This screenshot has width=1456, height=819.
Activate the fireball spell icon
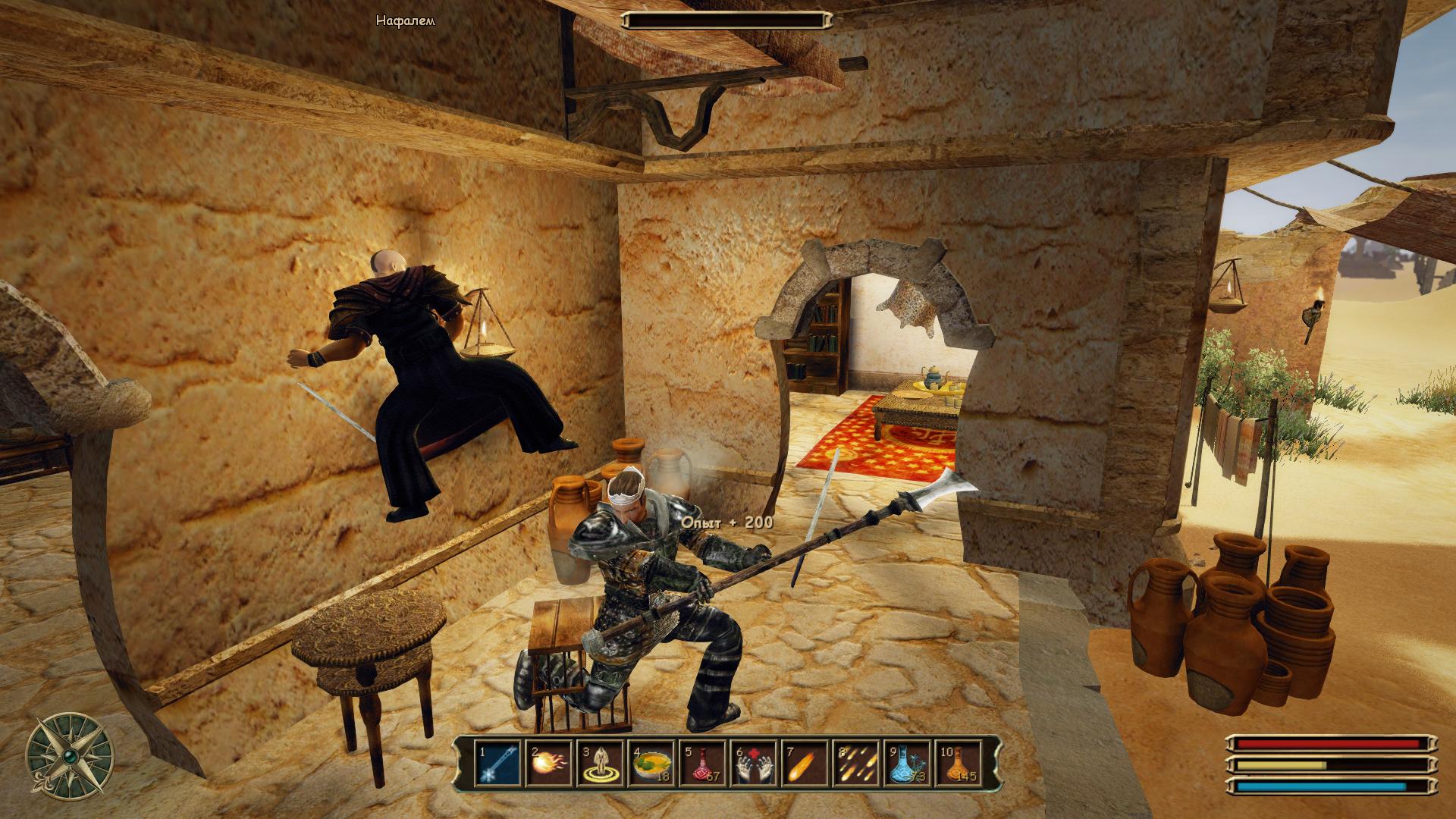pos(549,764)
